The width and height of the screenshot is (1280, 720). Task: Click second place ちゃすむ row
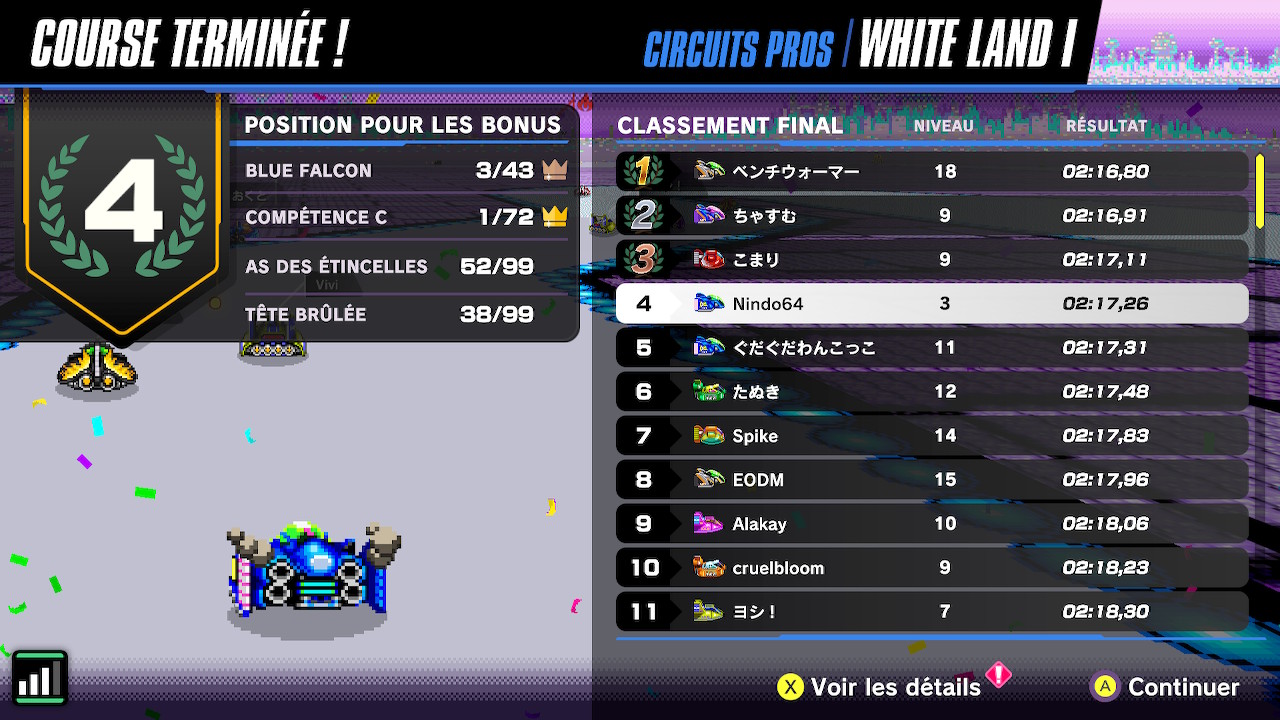point(931,216)
